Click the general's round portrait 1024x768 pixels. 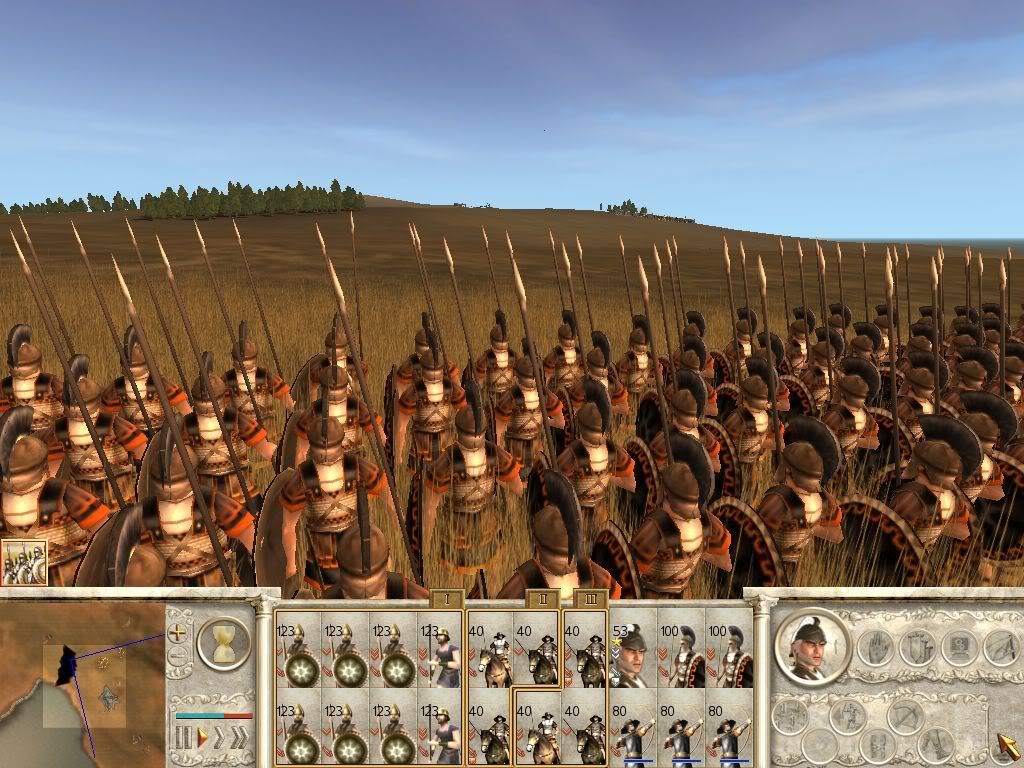811,647
